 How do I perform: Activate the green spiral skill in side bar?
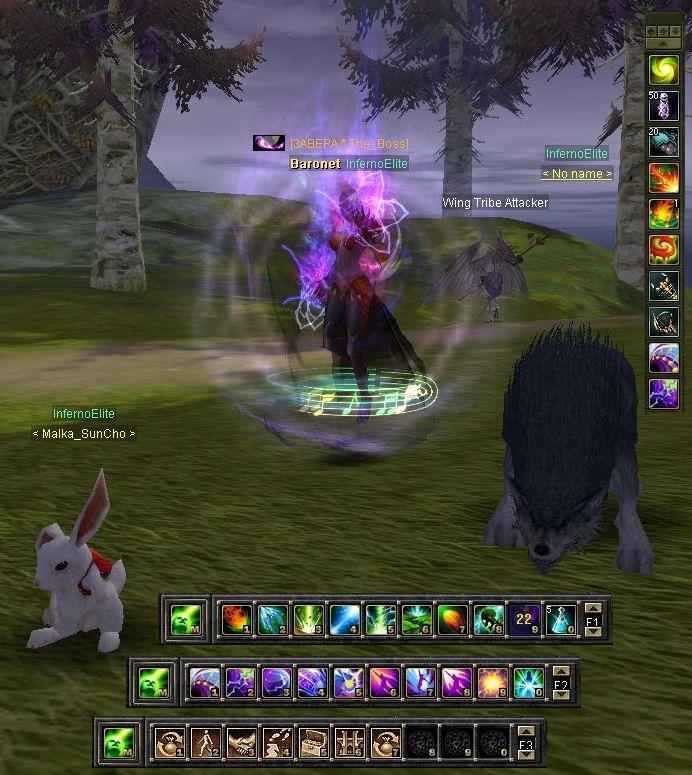pos(664,69)
